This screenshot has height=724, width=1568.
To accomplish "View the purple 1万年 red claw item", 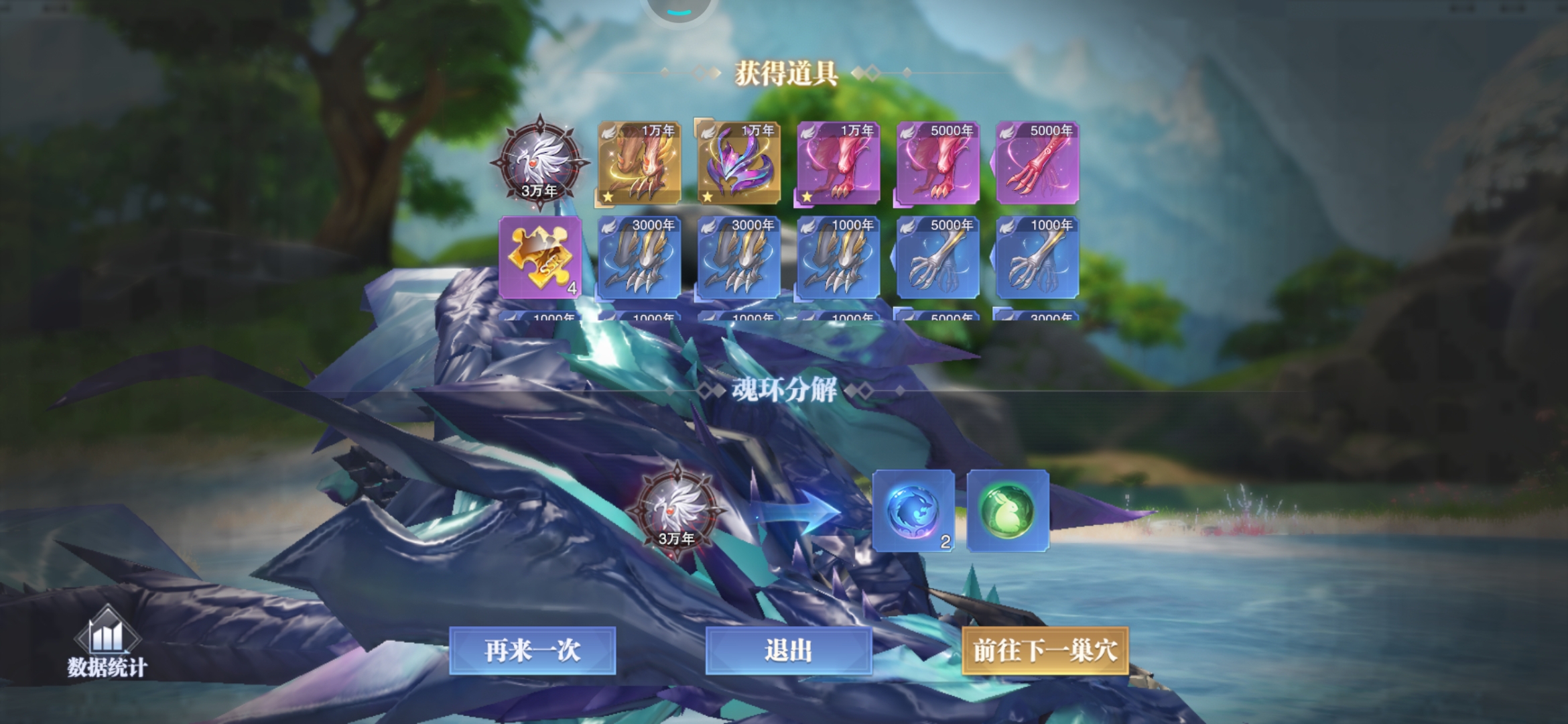I will pos(838,163).
